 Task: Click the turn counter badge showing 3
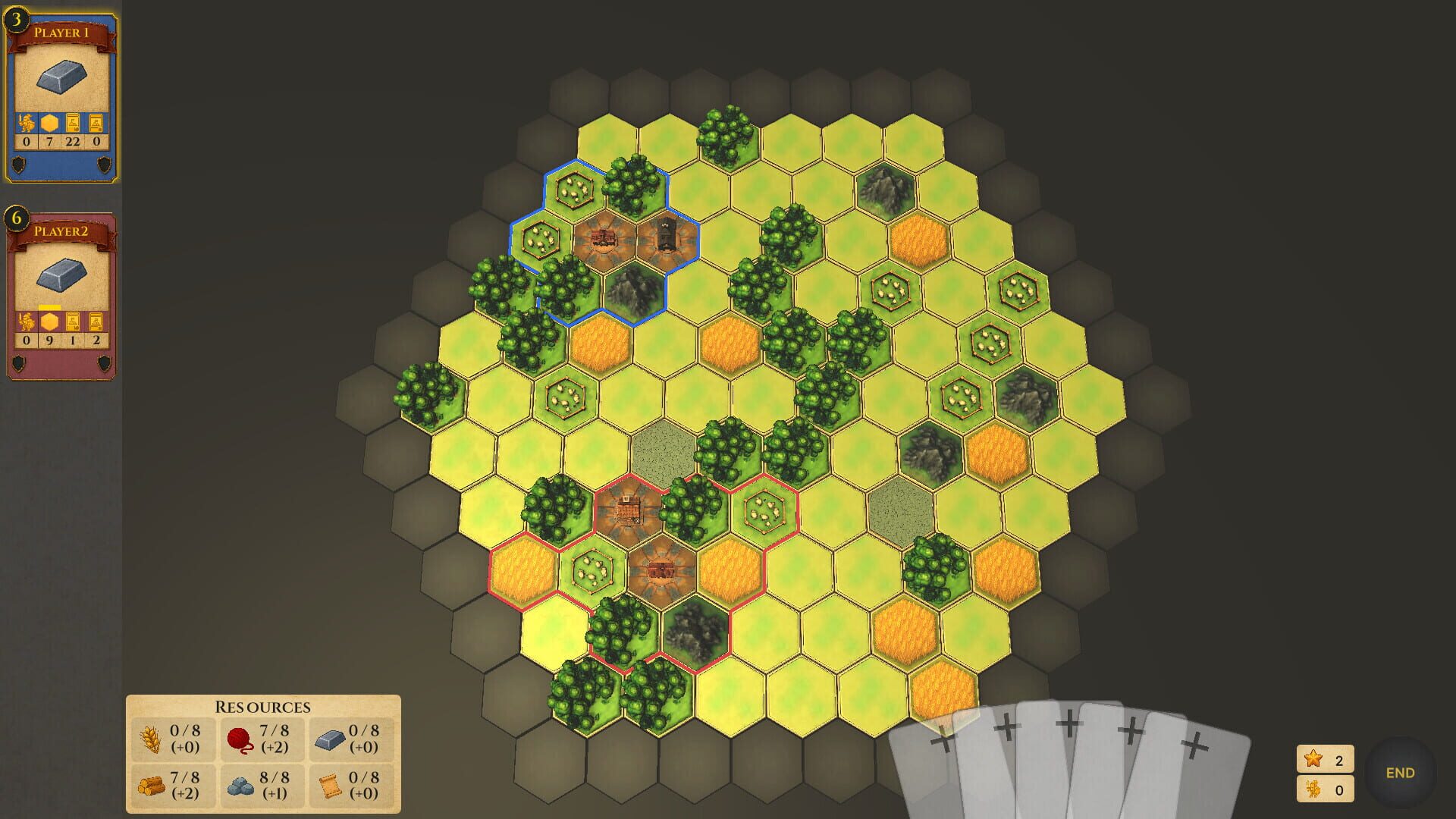coord(15,20)
